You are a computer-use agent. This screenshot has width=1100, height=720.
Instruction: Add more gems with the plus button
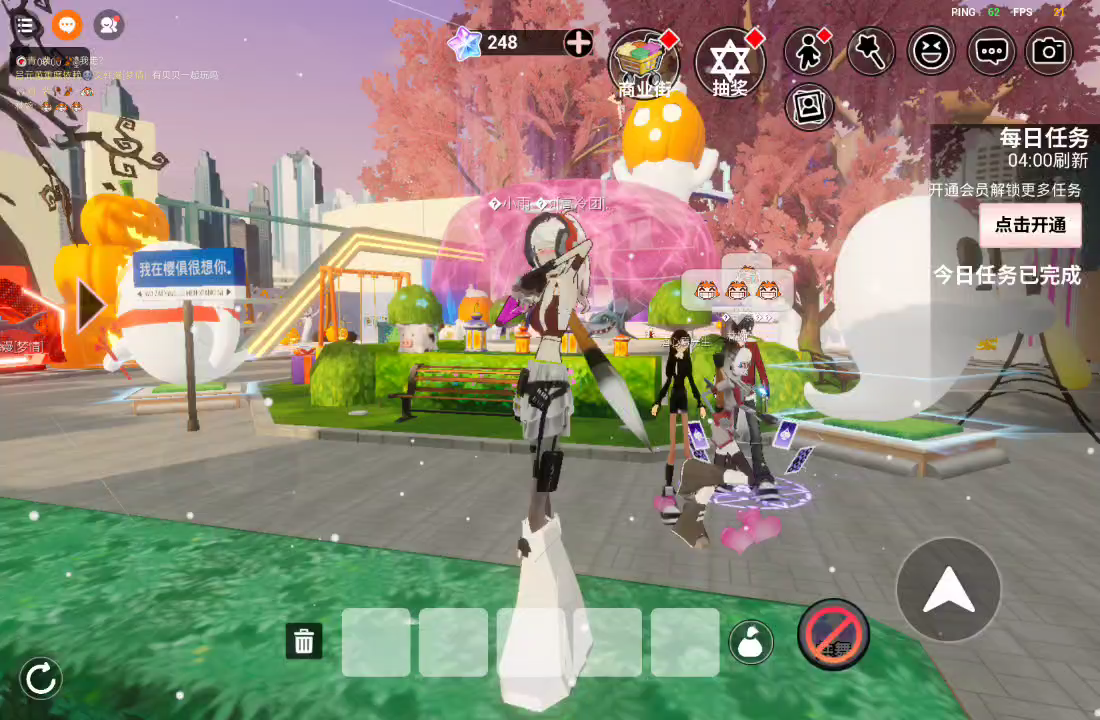tap(578, 42)
